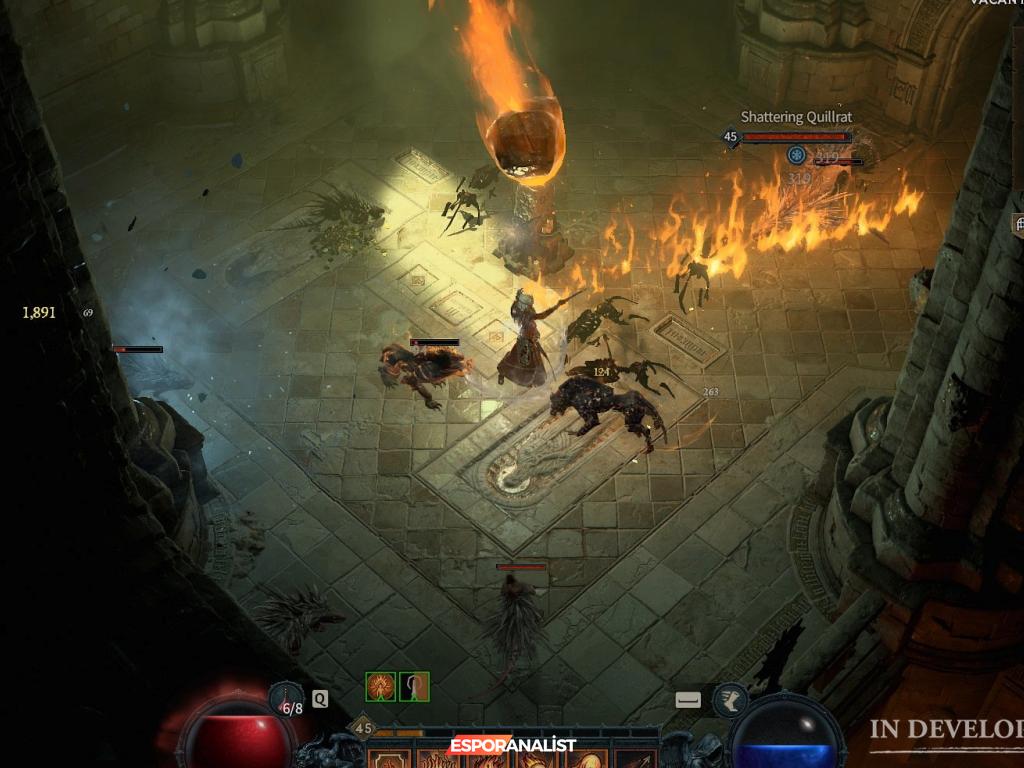Select the curved blade buff icon

point(415,686)
